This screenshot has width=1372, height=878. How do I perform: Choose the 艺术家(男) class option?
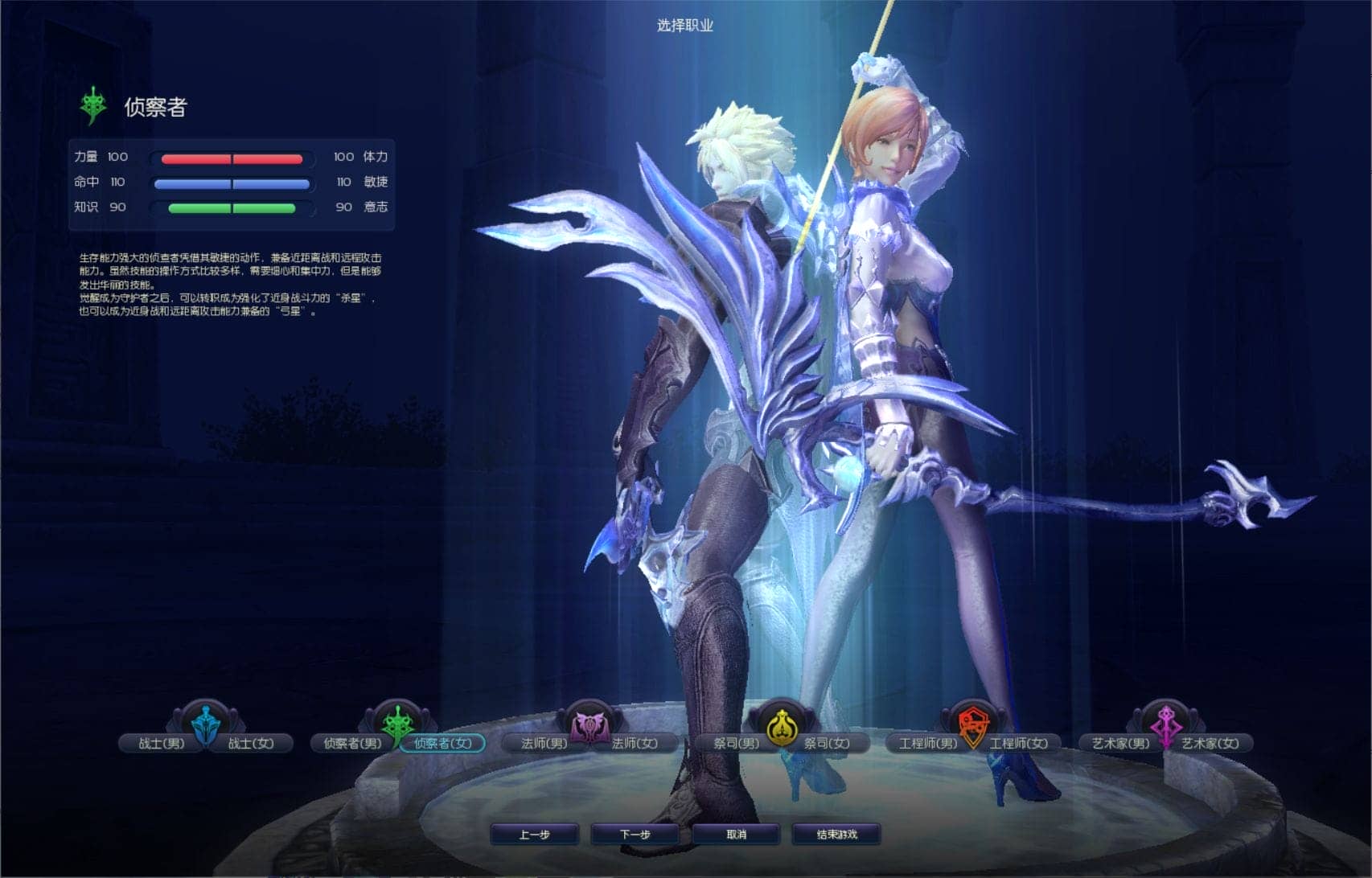coord(1120,744)
